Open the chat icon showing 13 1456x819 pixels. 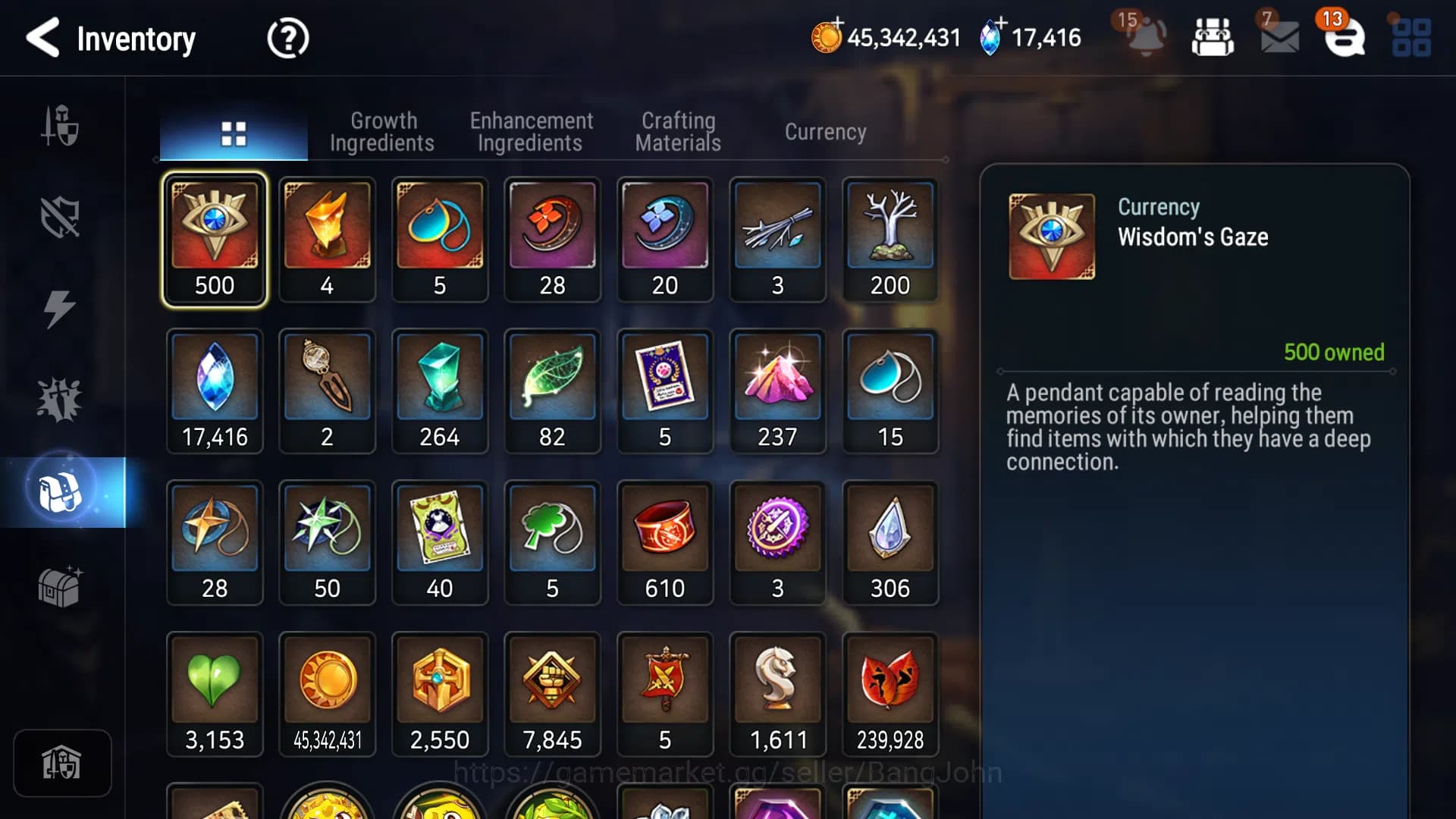click(x=1346, y=36)
